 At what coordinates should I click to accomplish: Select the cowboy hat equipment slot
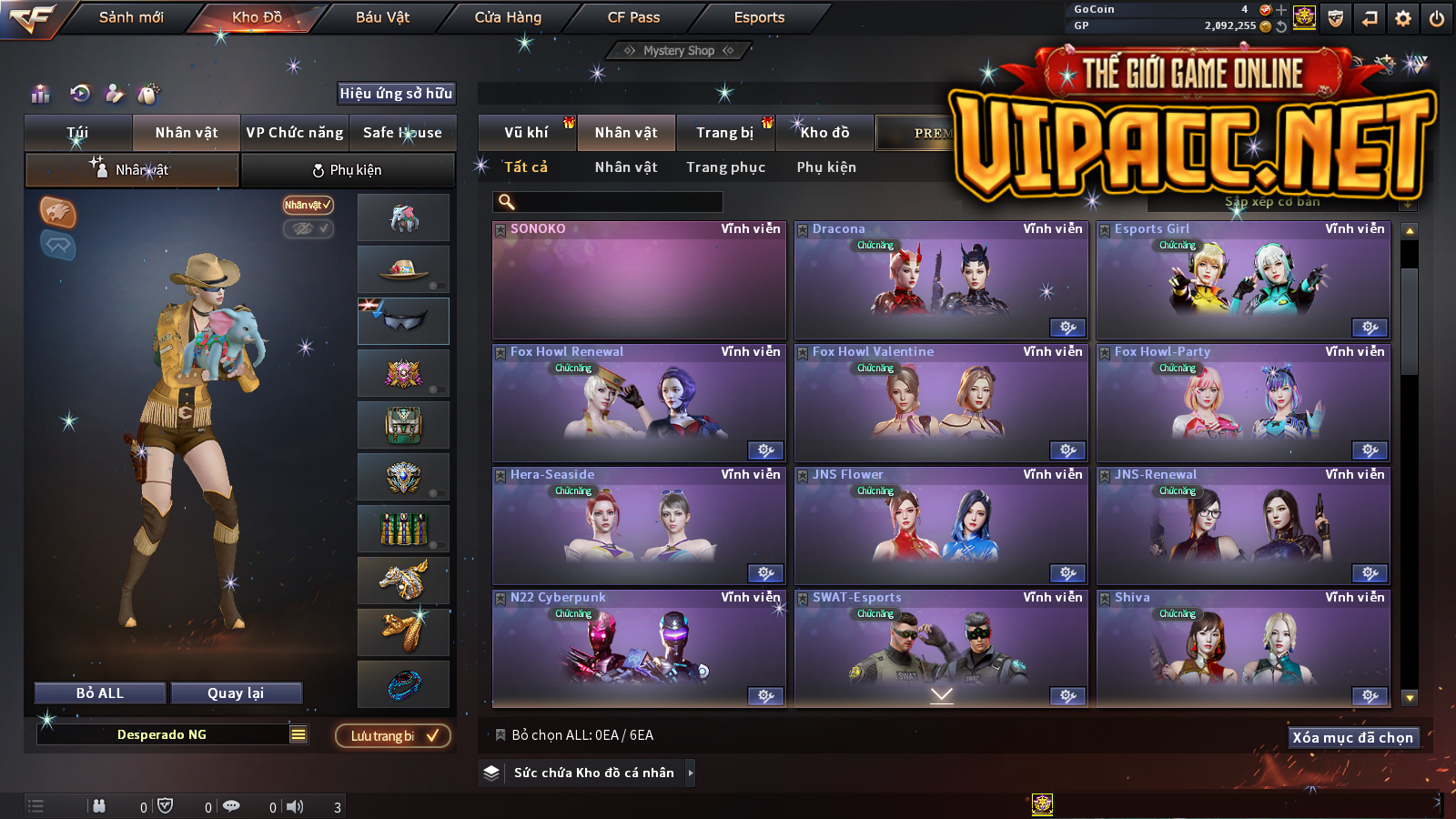coord(403,269)
